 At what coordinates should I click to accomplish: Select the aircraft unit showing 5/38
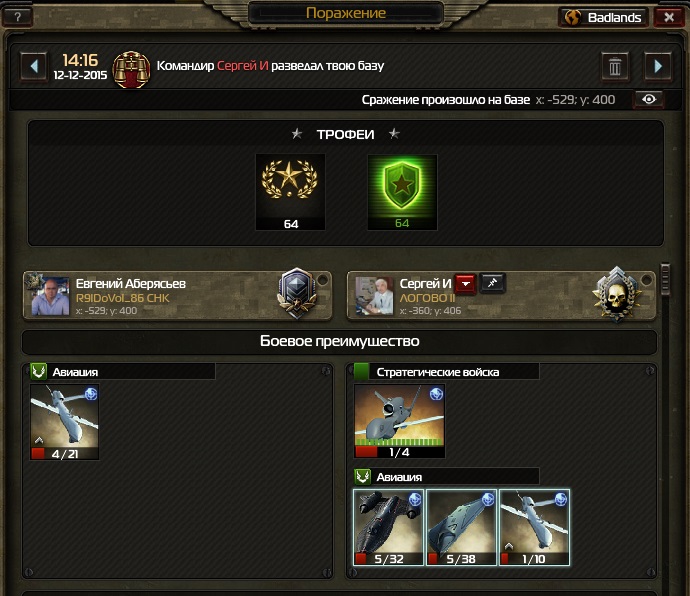click(462, 527)
